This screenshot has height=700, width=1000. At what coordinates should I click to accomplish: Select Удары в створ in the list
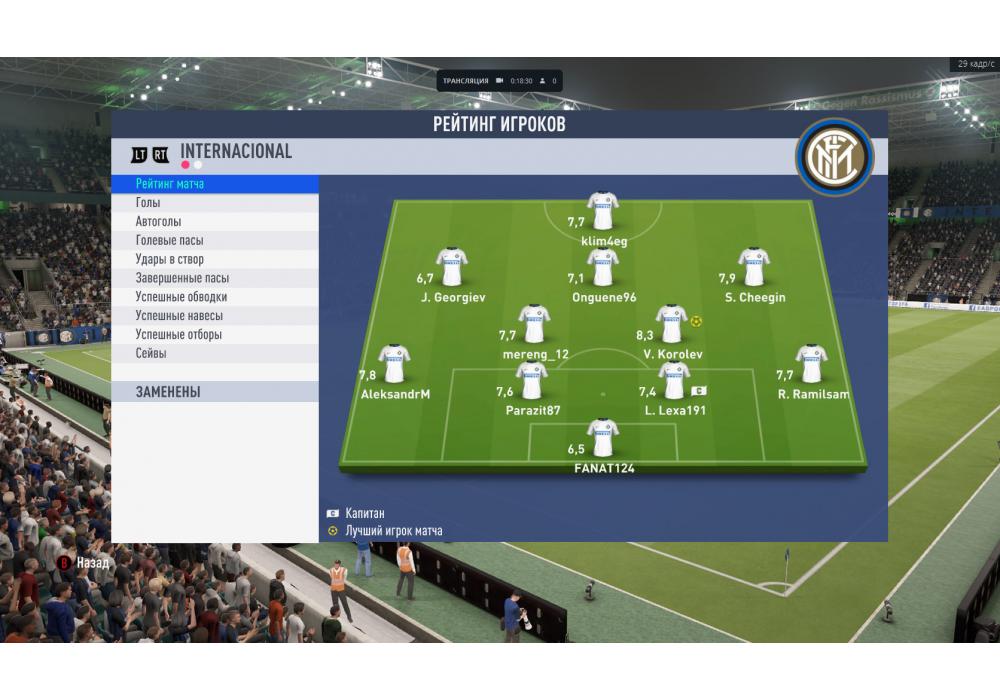(215, 260)
